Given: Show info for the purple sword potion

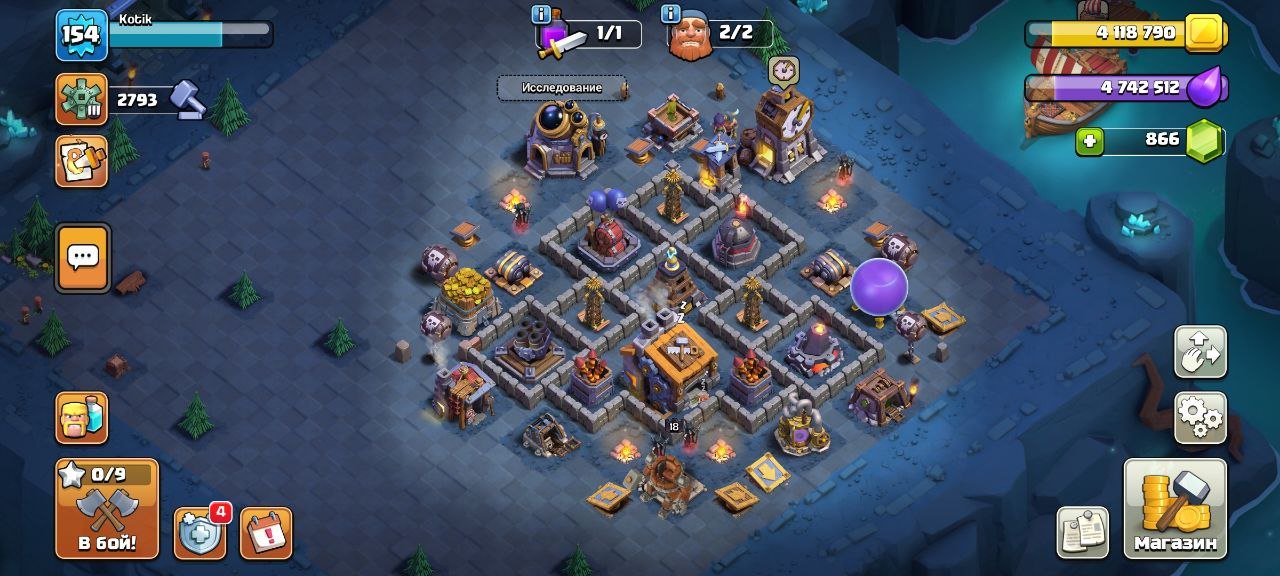Looking at the screenshot, I should (x=541, y=14).
